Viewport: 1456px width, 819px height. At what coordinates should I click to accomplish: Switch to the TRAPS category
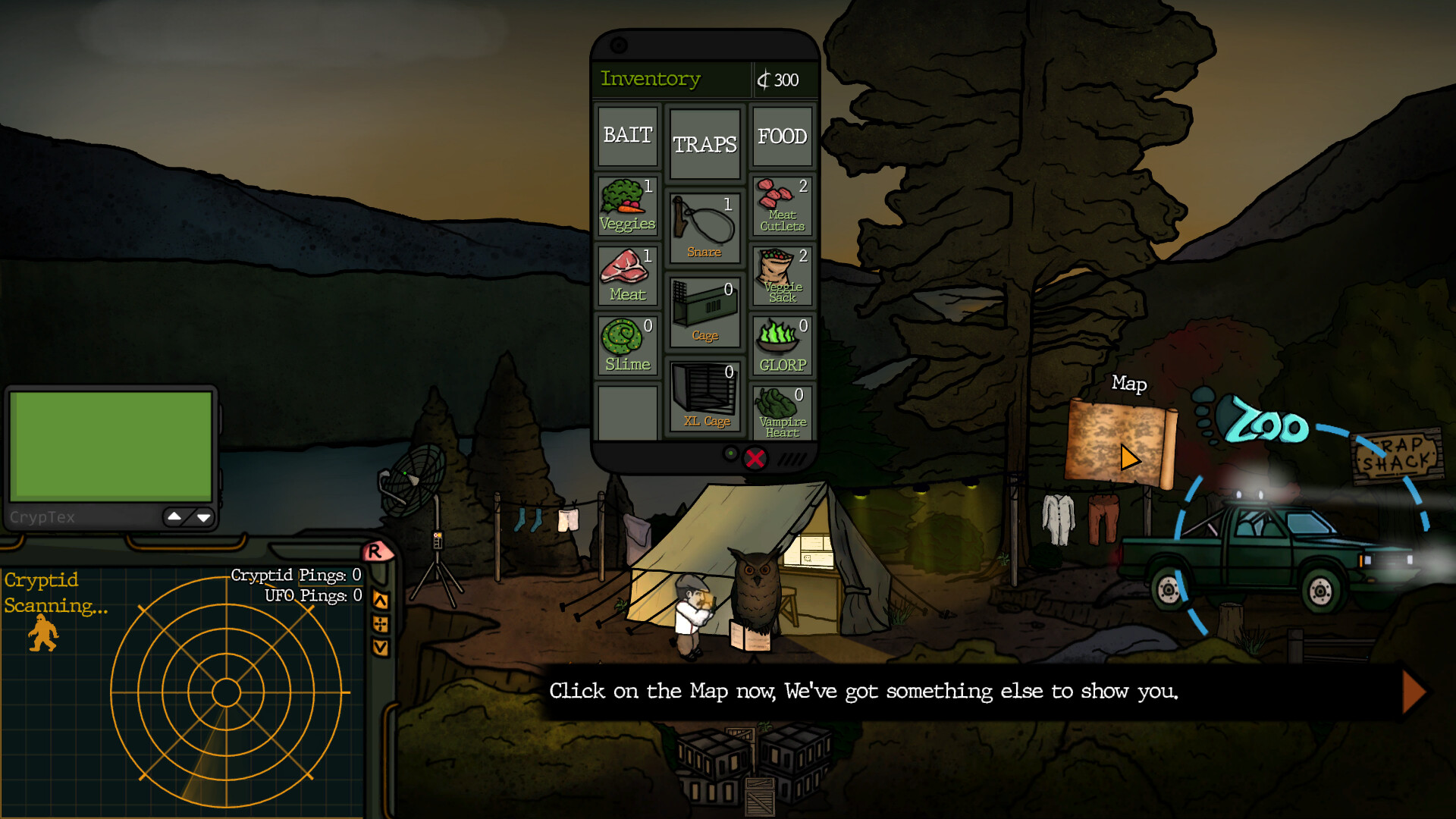point(704,144)
